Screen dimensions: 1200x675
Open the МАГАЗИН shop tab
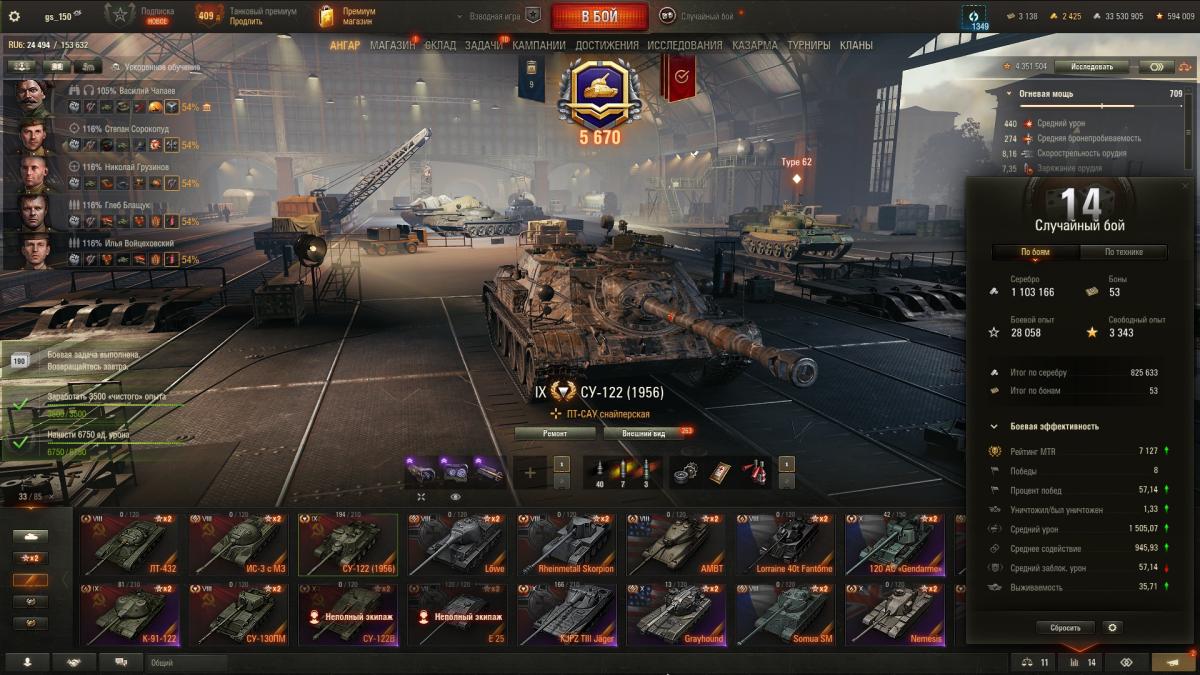tap(392, 45)
